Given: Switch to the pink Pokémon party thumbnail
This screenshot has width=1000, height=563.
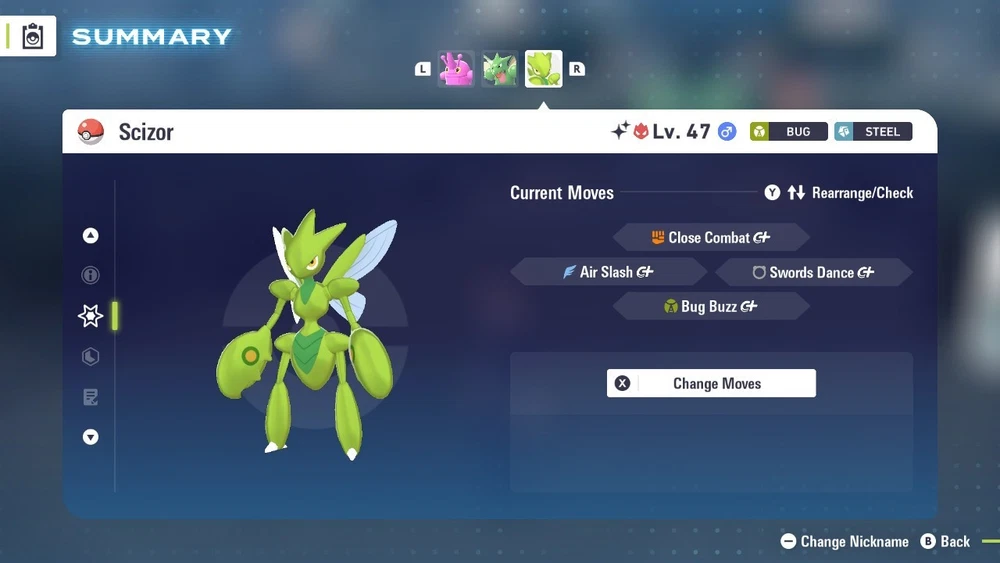Looking at the screenshot, I should pyautogui.click(x=456, y=69).
